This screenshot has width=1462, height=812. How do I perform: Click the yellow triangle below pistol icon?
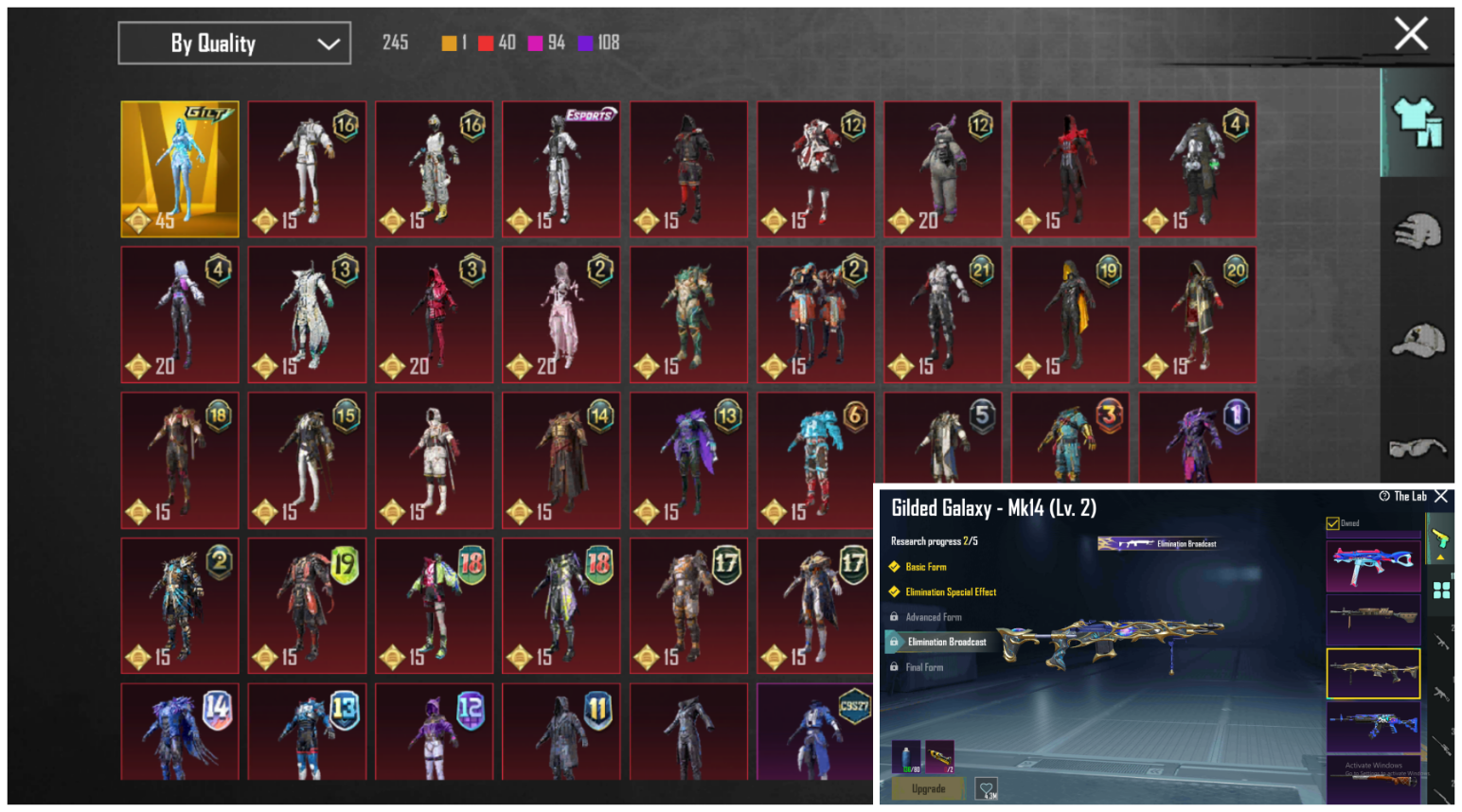(1441, 556)
